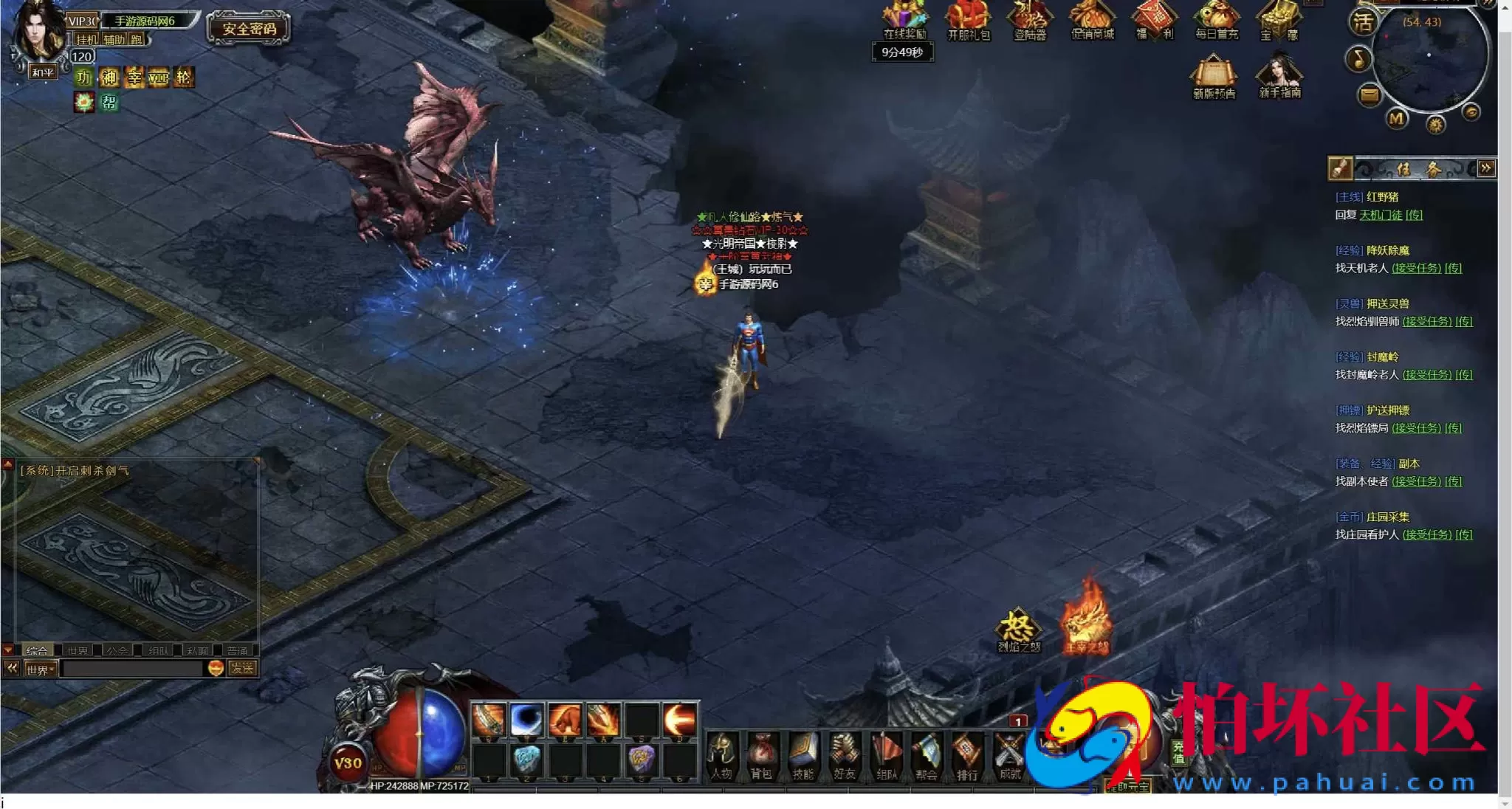1512x809 pixels.
Task: Claim the 在线奖励 online reward icon
Action: pos(904,20)
